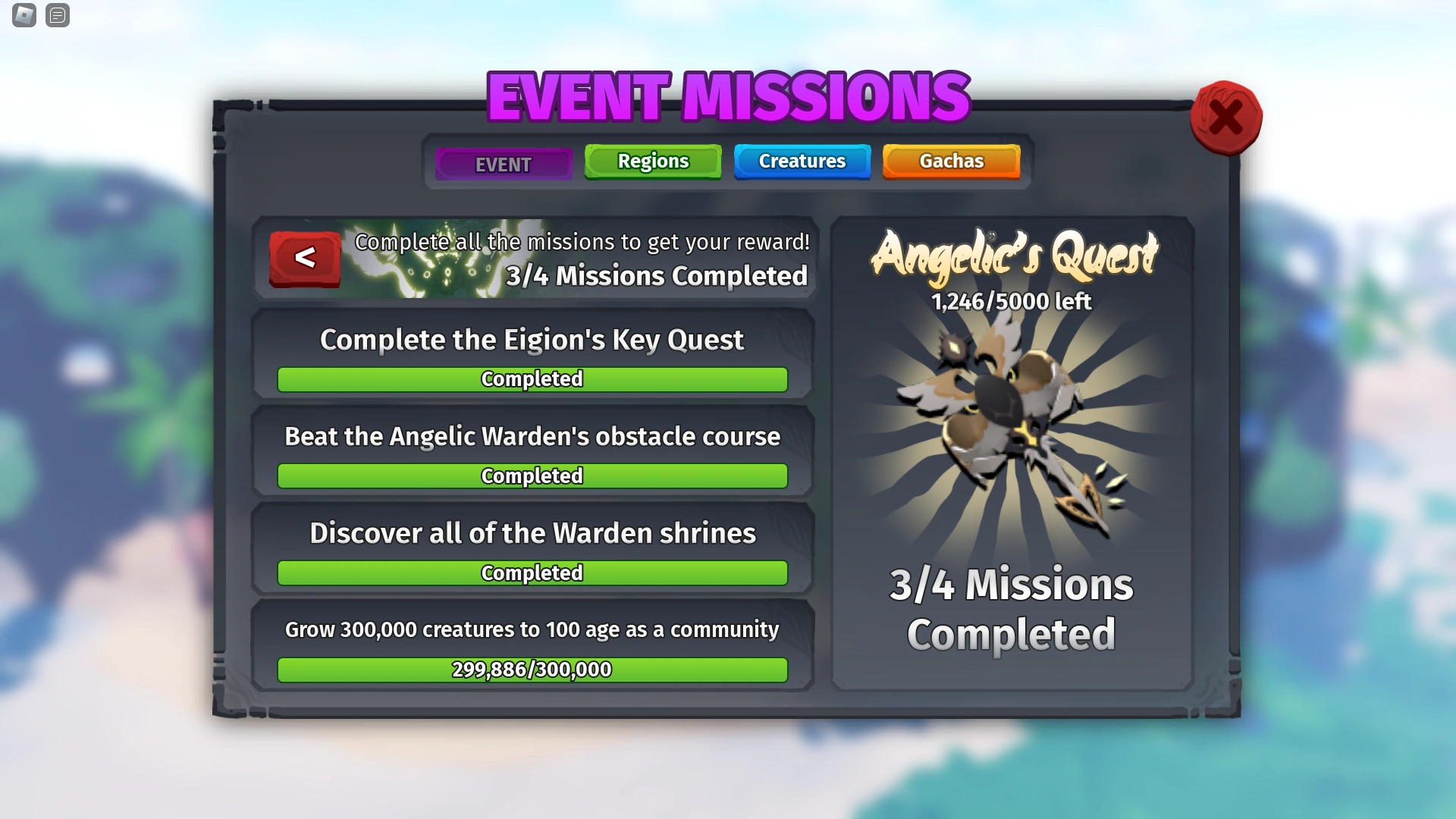Click the Angelic's Quest title text
This screenshot has height=819, width=1456.
tap(1014, 256)
